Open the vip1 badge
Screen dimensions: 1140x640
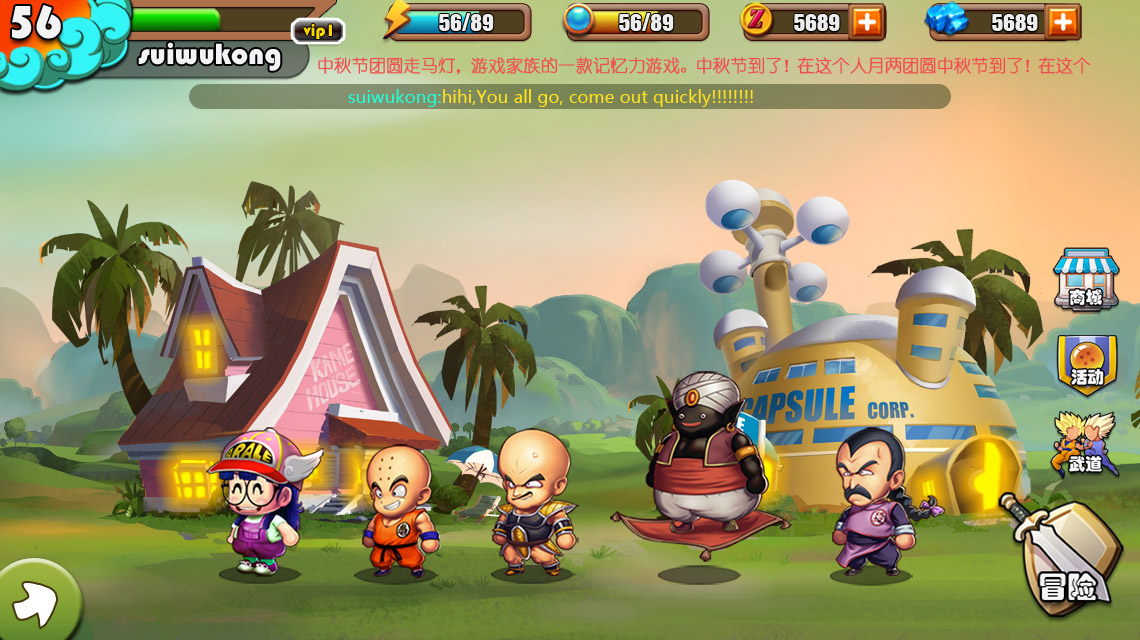(317, 32)
